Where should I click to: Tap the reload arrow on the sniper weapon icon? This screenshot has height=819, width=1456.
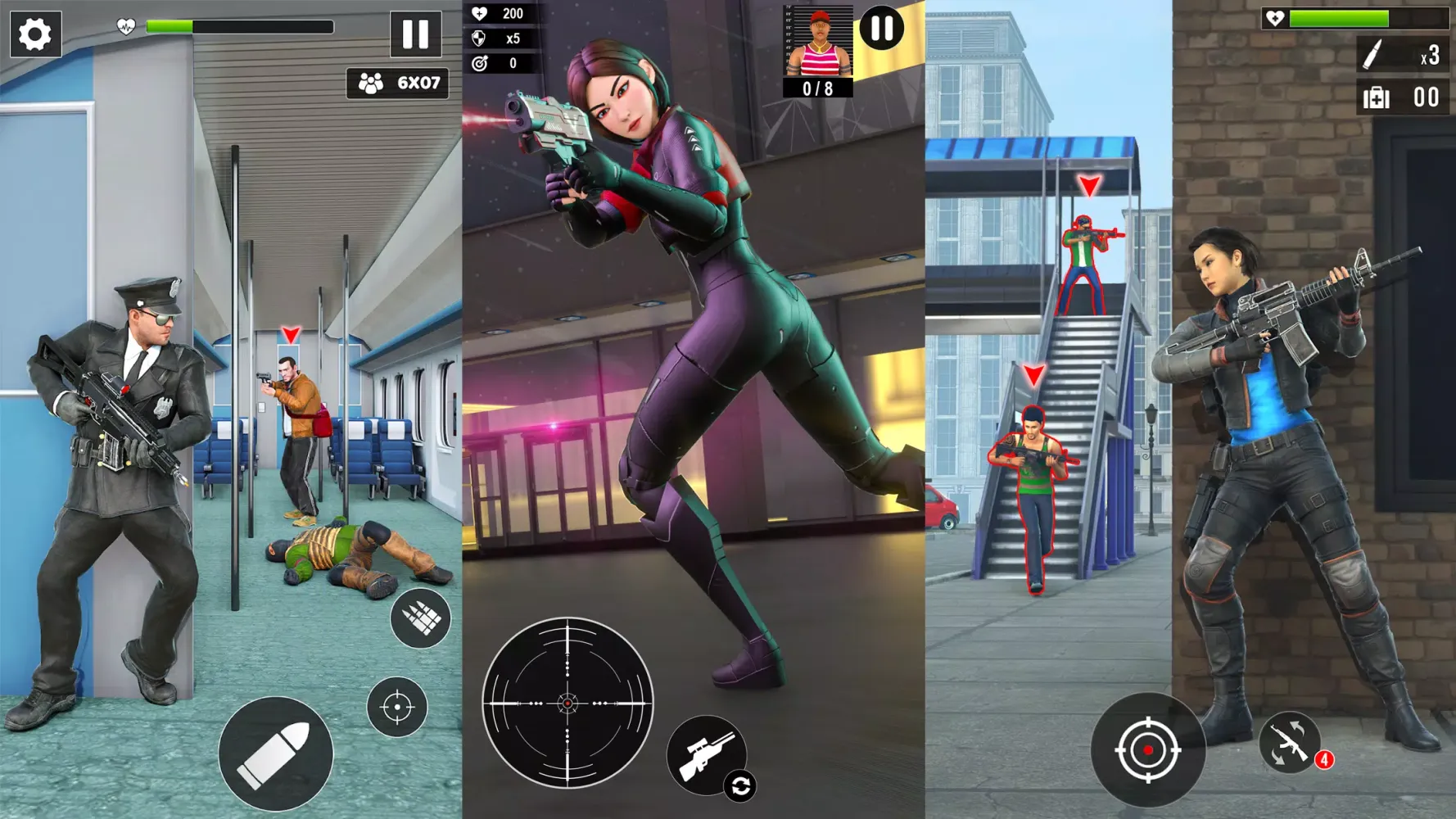[x=739, y=784]
